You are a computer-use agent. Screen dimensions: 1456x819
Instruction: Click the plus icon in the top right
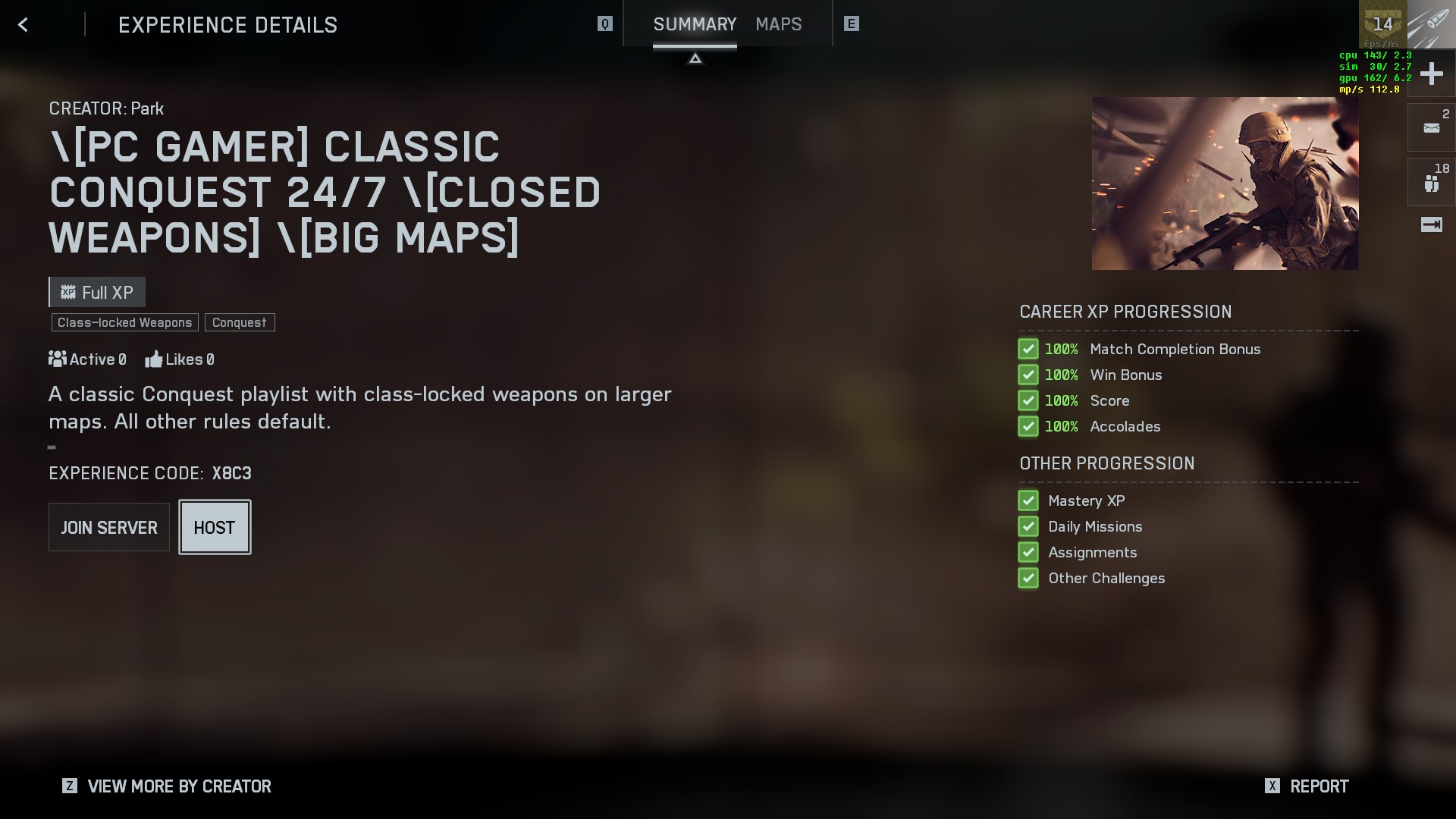coord(1430,74)
